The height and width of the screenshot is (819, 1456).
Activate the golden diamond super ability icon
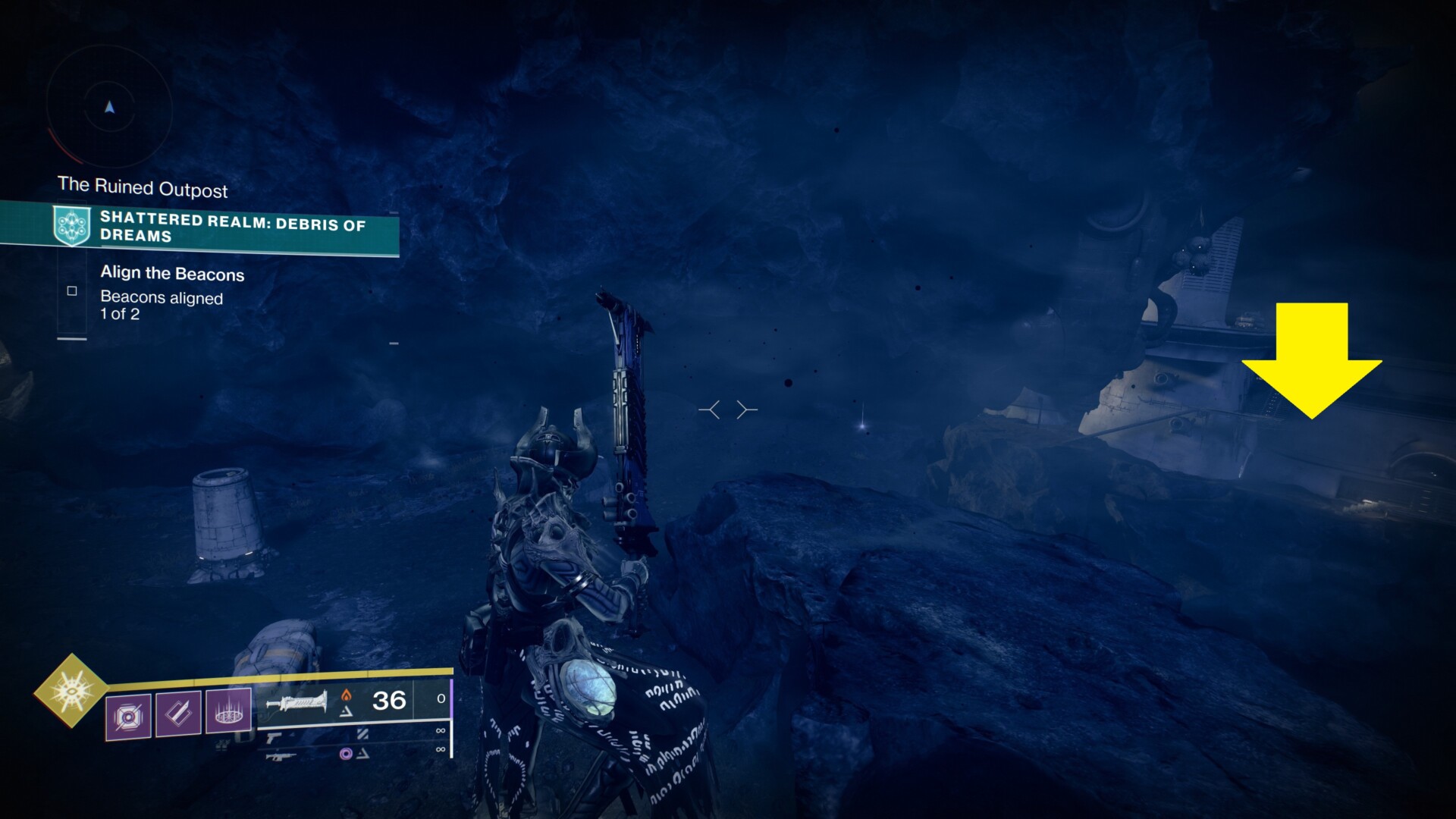tap(71, 690)
